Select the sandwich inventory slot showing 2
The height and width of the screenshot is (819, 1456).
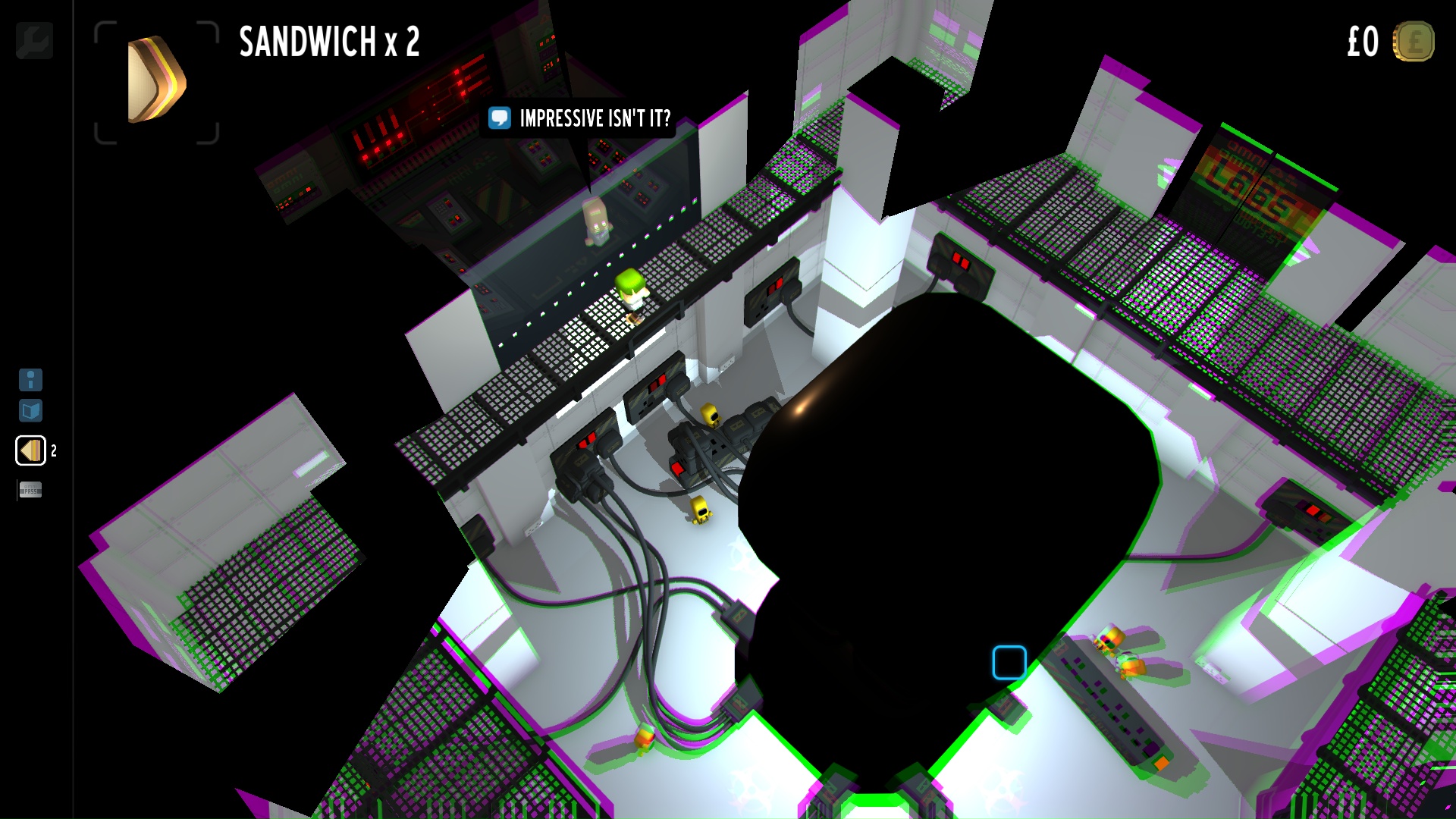click(x=30, y=450)
